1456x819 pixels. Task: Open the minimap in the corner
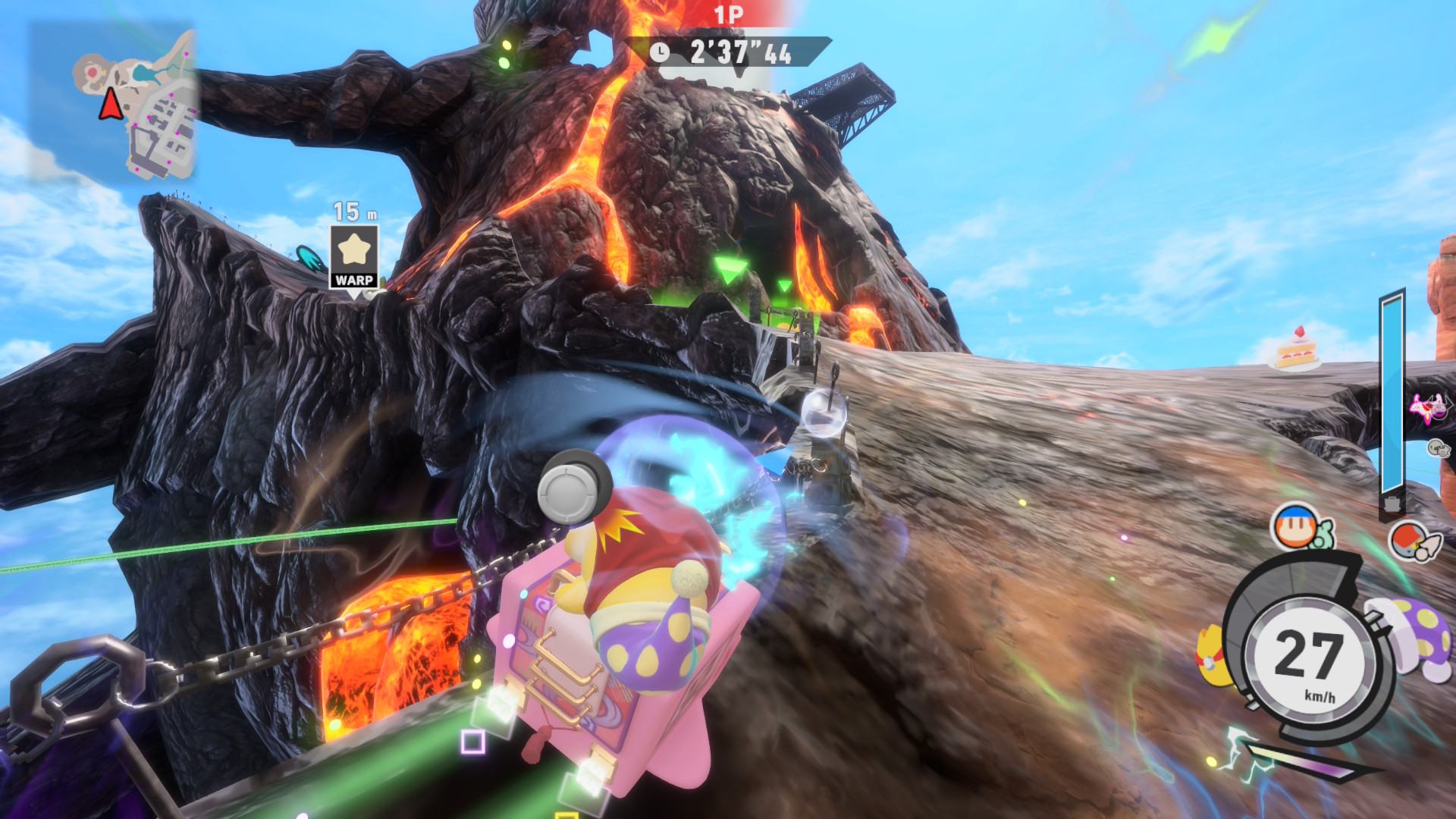(x=114, y=102)
